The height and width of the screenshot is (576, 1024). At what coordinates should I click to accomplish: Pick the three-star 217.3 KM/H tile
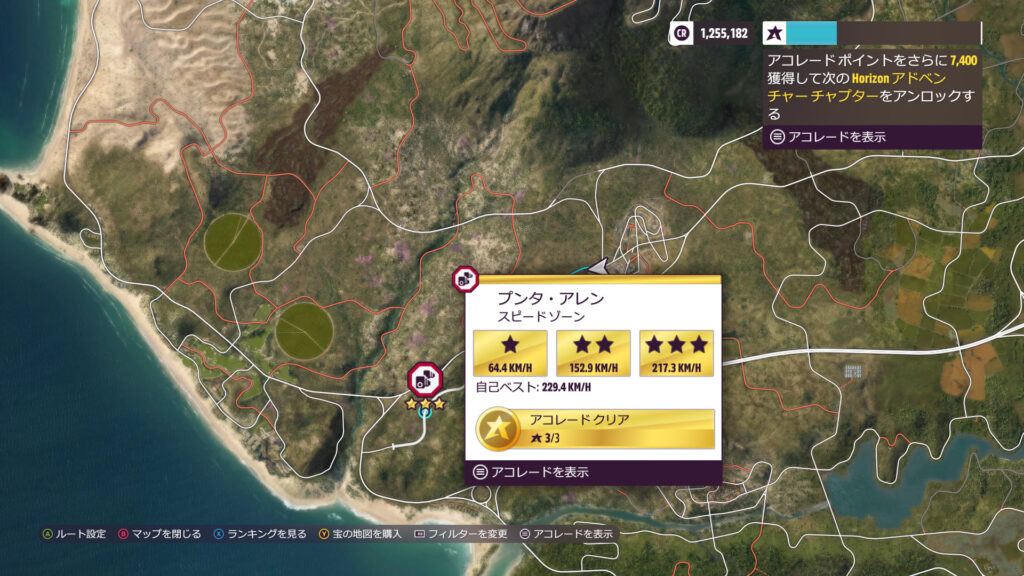pos(676,353)
